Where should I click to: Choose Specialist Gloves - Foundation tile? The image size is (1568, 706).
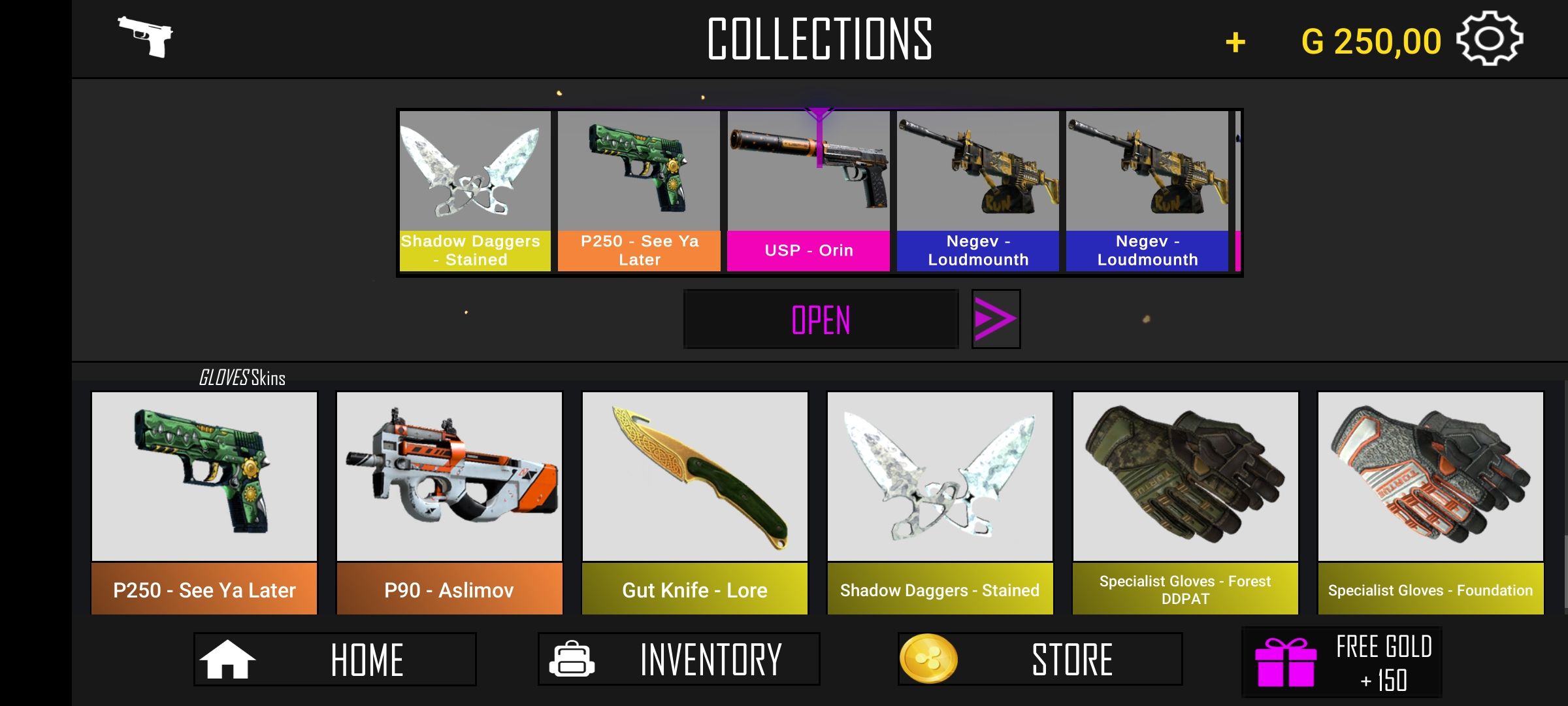(x=1430, y=503)
